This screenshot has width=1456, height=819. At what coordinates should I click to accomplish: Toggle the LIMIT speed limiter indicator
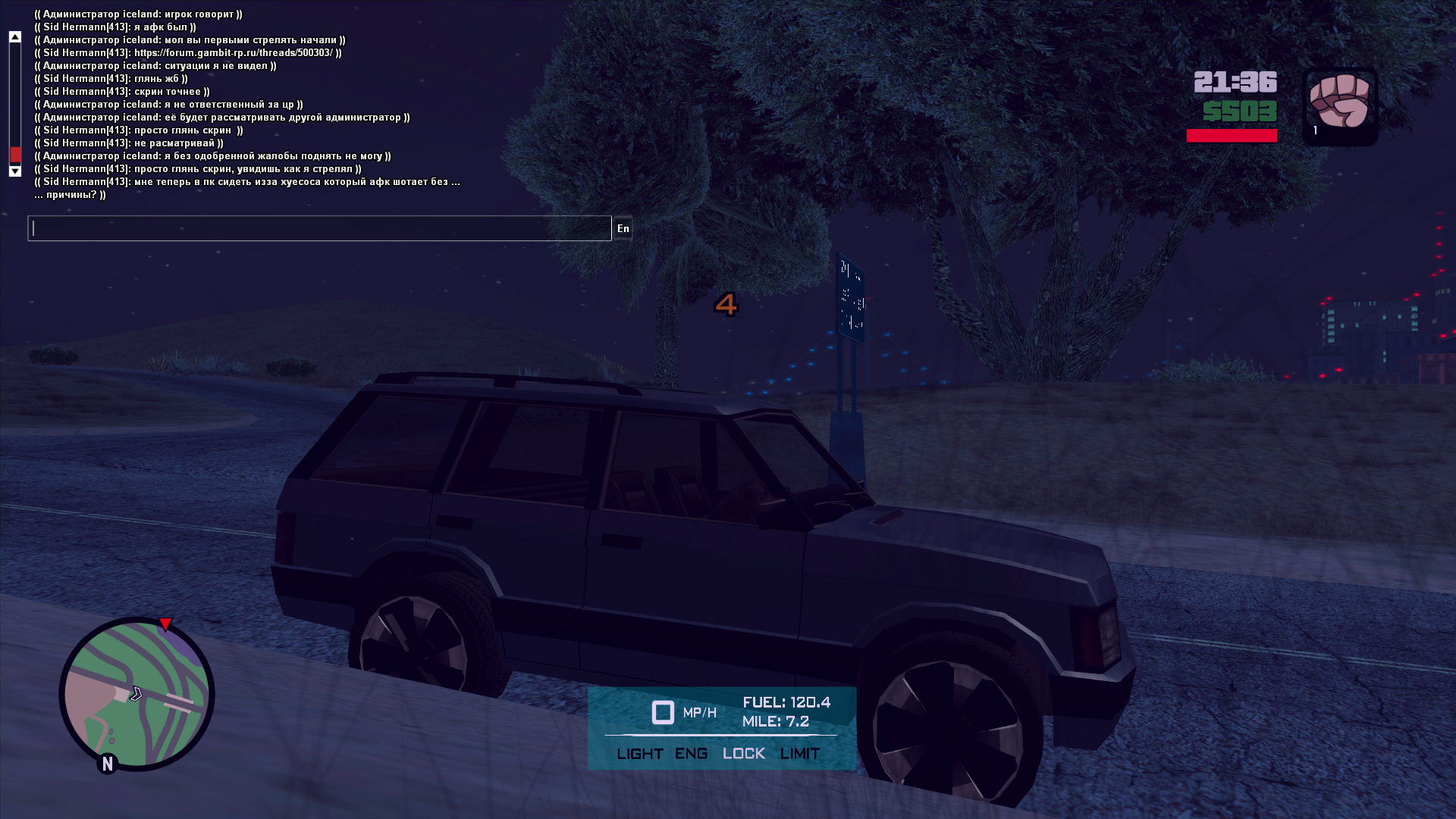pyautogui.click(x=799, y=754)
